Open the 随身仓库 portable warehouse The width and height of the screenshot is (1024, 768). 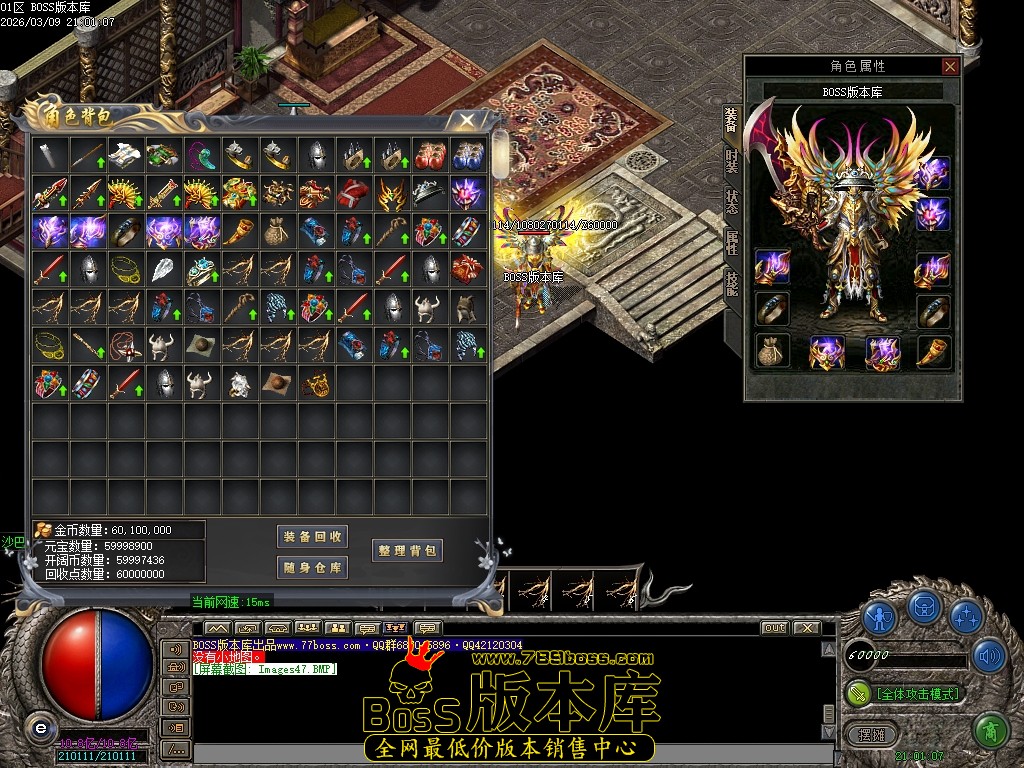[x=312, y=568]
